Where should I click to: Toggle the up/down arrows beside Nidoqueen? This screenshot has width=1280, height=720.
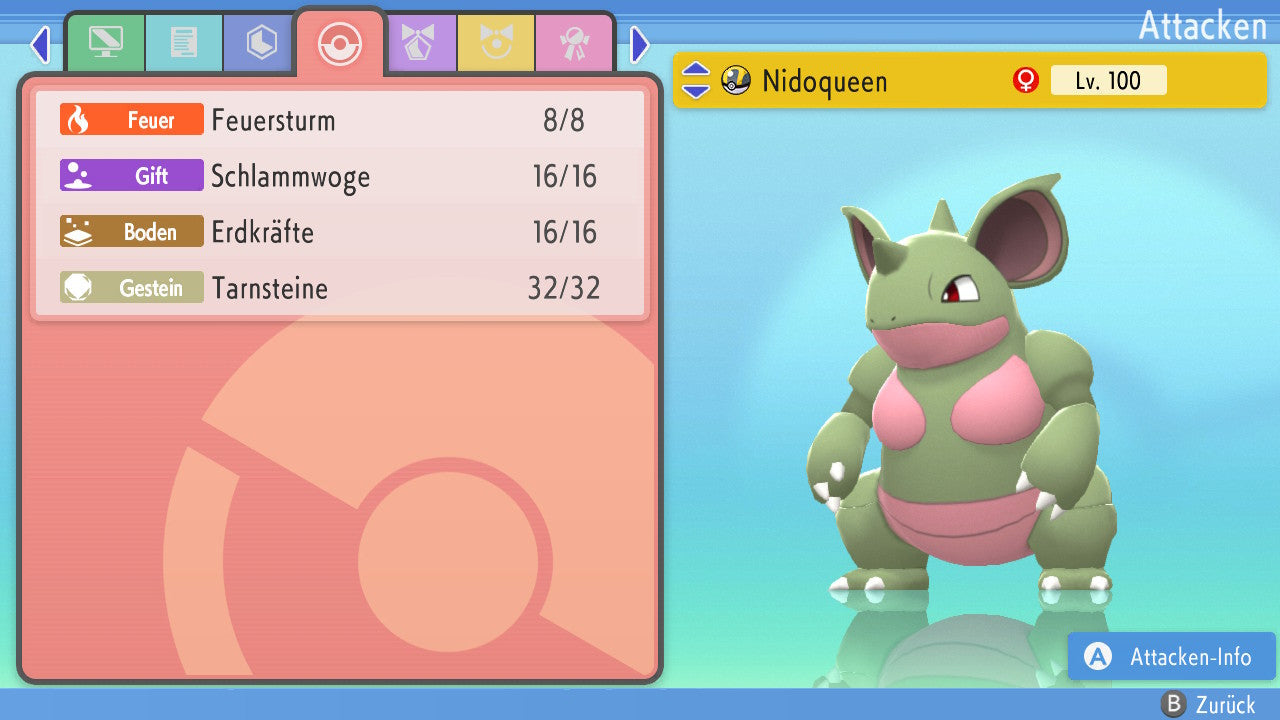[x=696, y=81]
